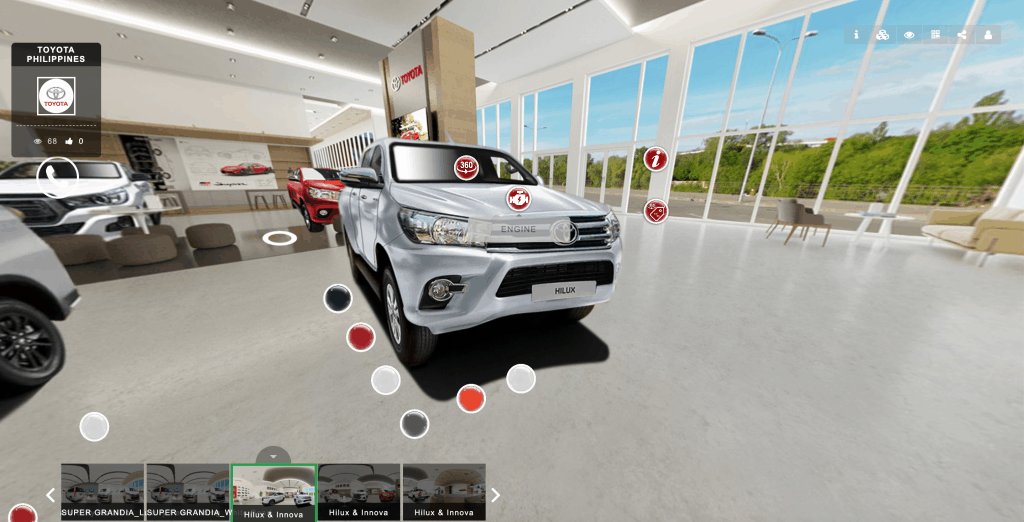Image resolution: width=1024 pixels, height=522 pixels.
Task: Click the phone call icon
Action: pyautogui.click(x=58, y=177)
